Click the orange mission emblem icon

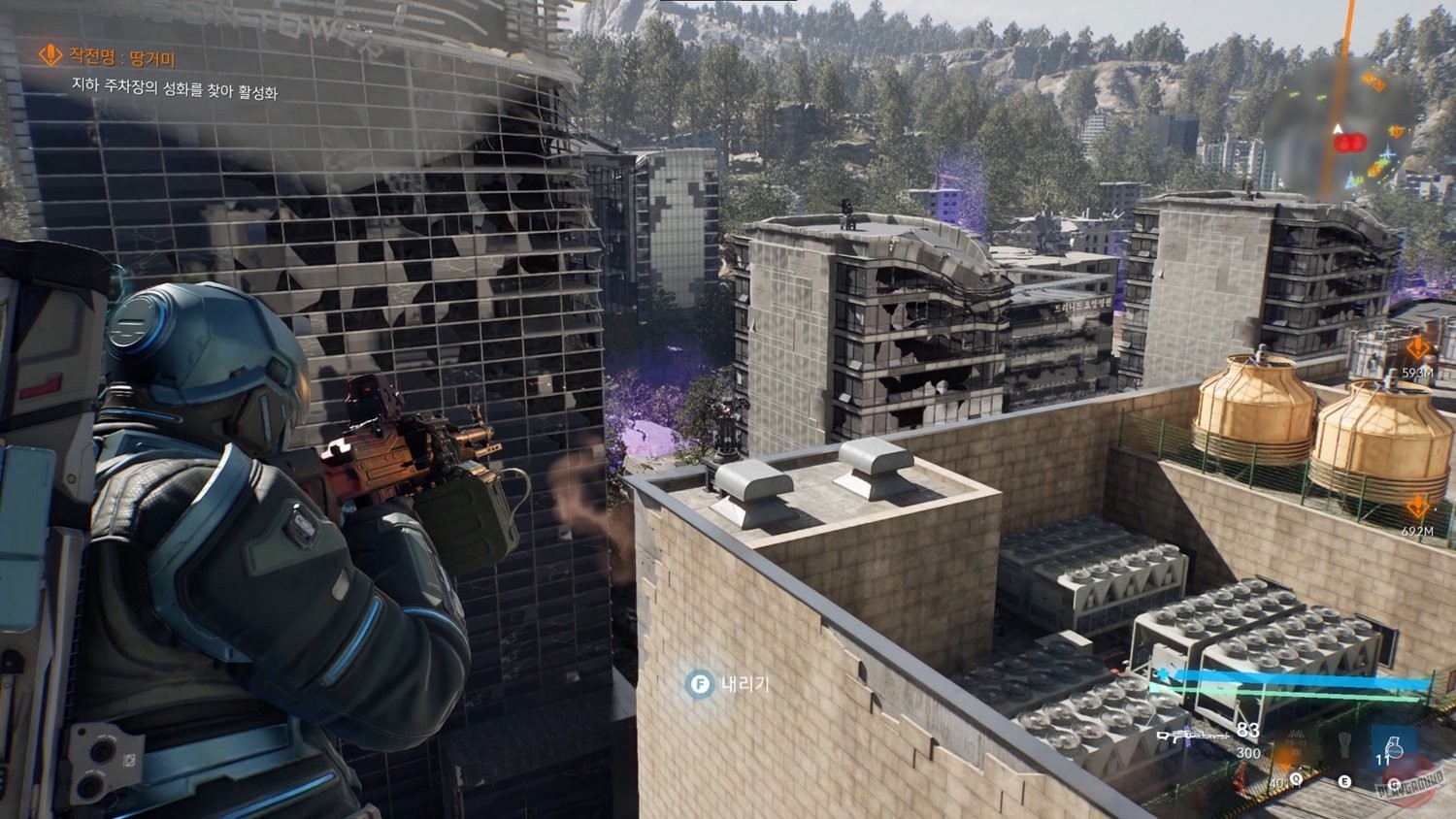click(49, 55)
